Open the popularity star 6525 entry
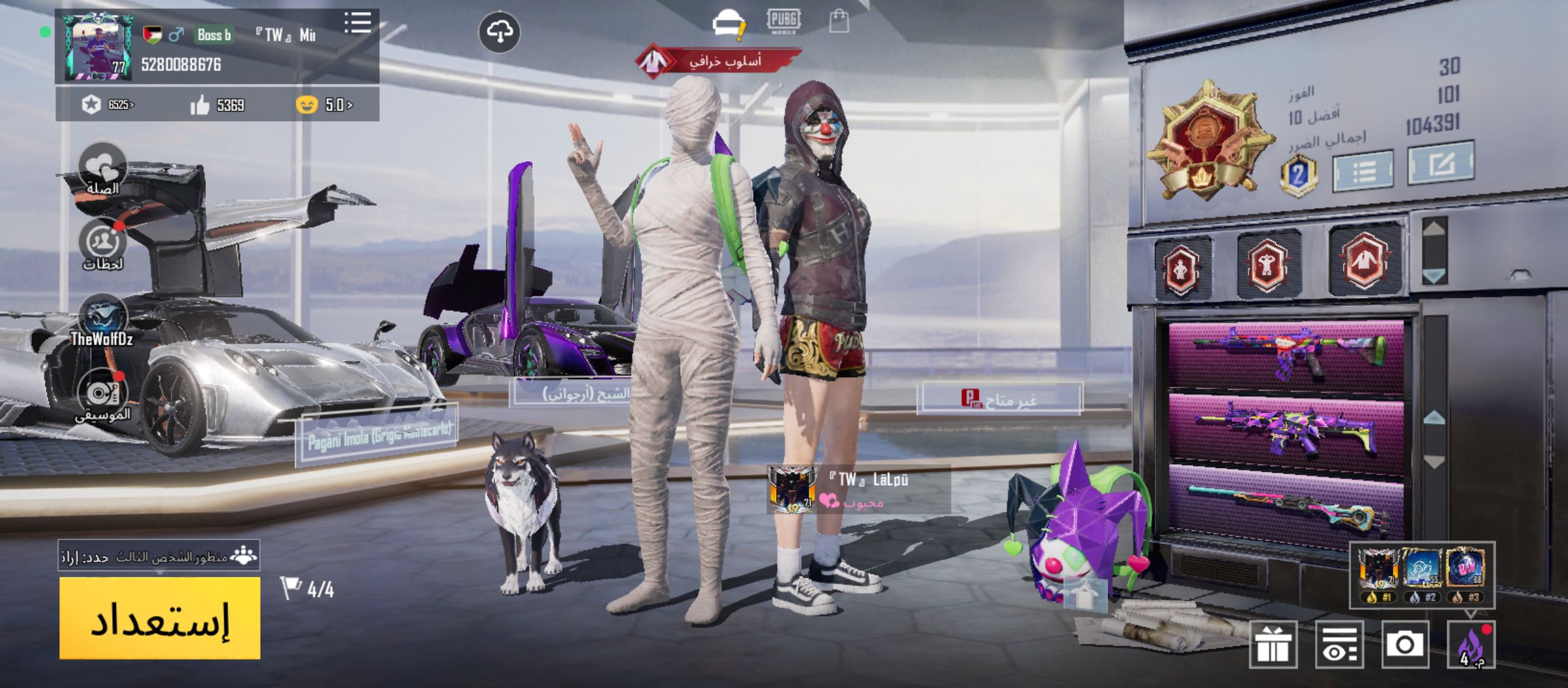 tap(108, 105)
